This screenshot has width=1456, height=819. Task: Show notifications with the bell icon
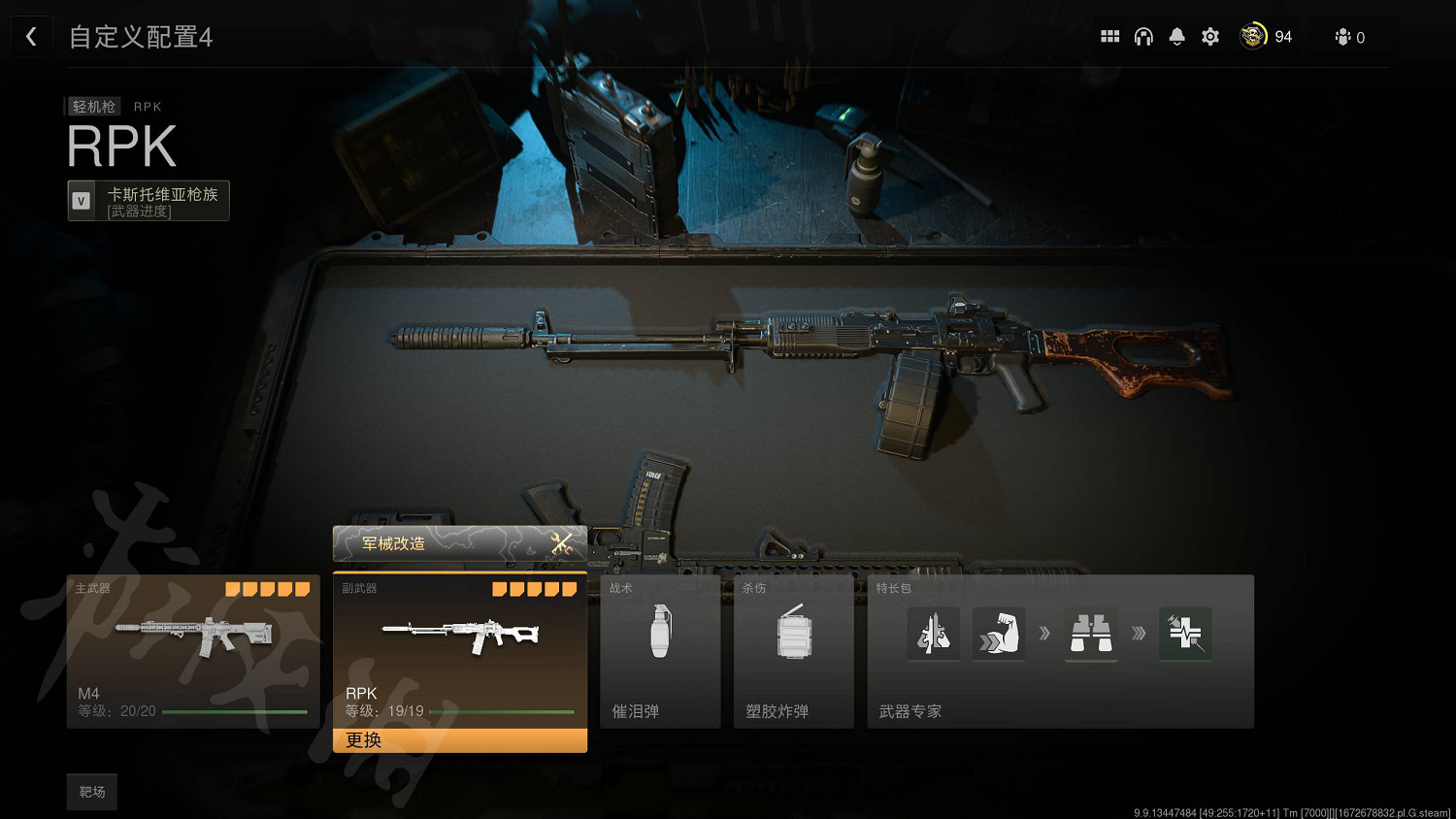[x=1176, y=37]
